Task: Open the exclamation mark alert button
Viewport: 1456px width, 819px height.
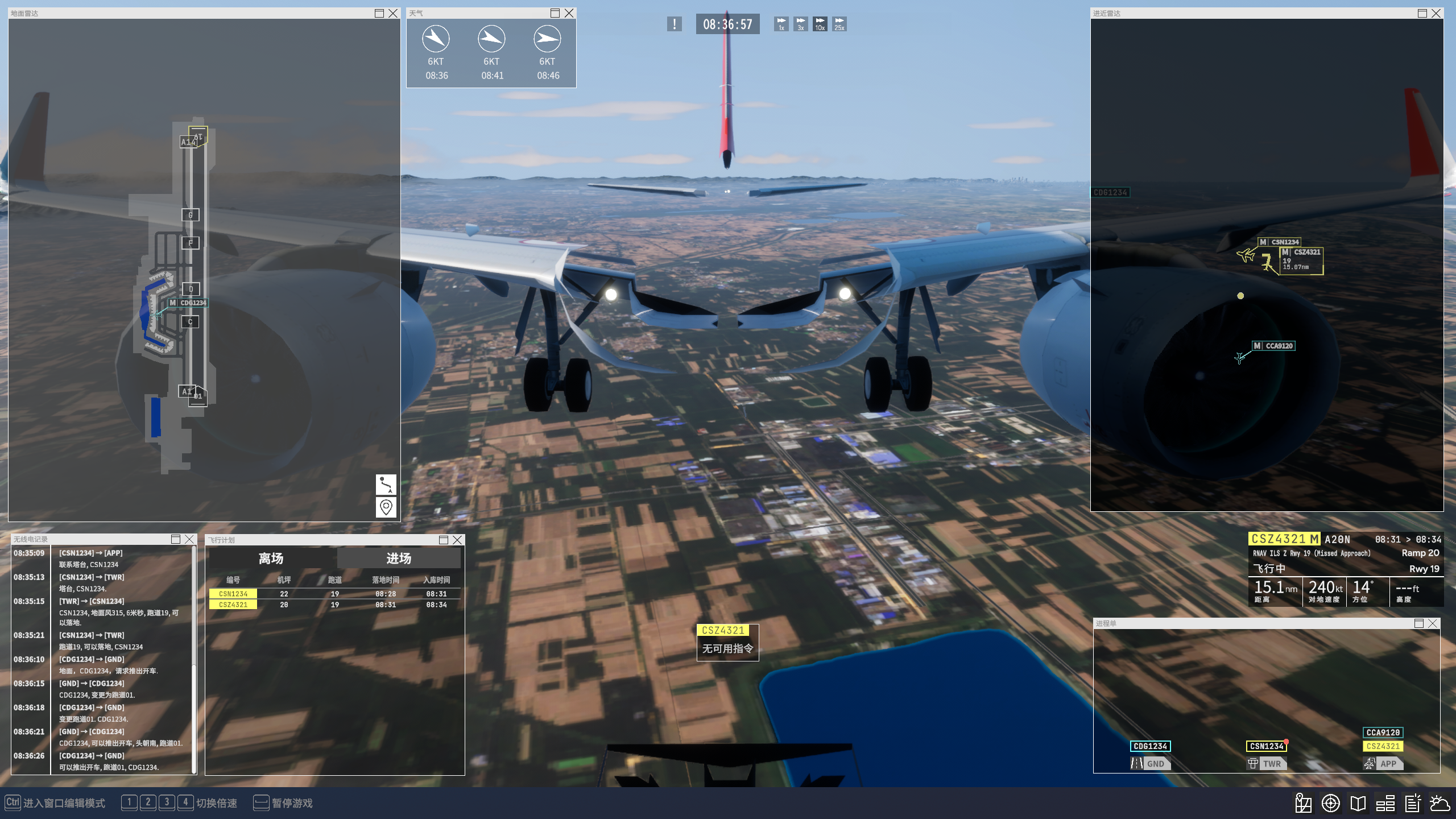Action: click(675, 24)
